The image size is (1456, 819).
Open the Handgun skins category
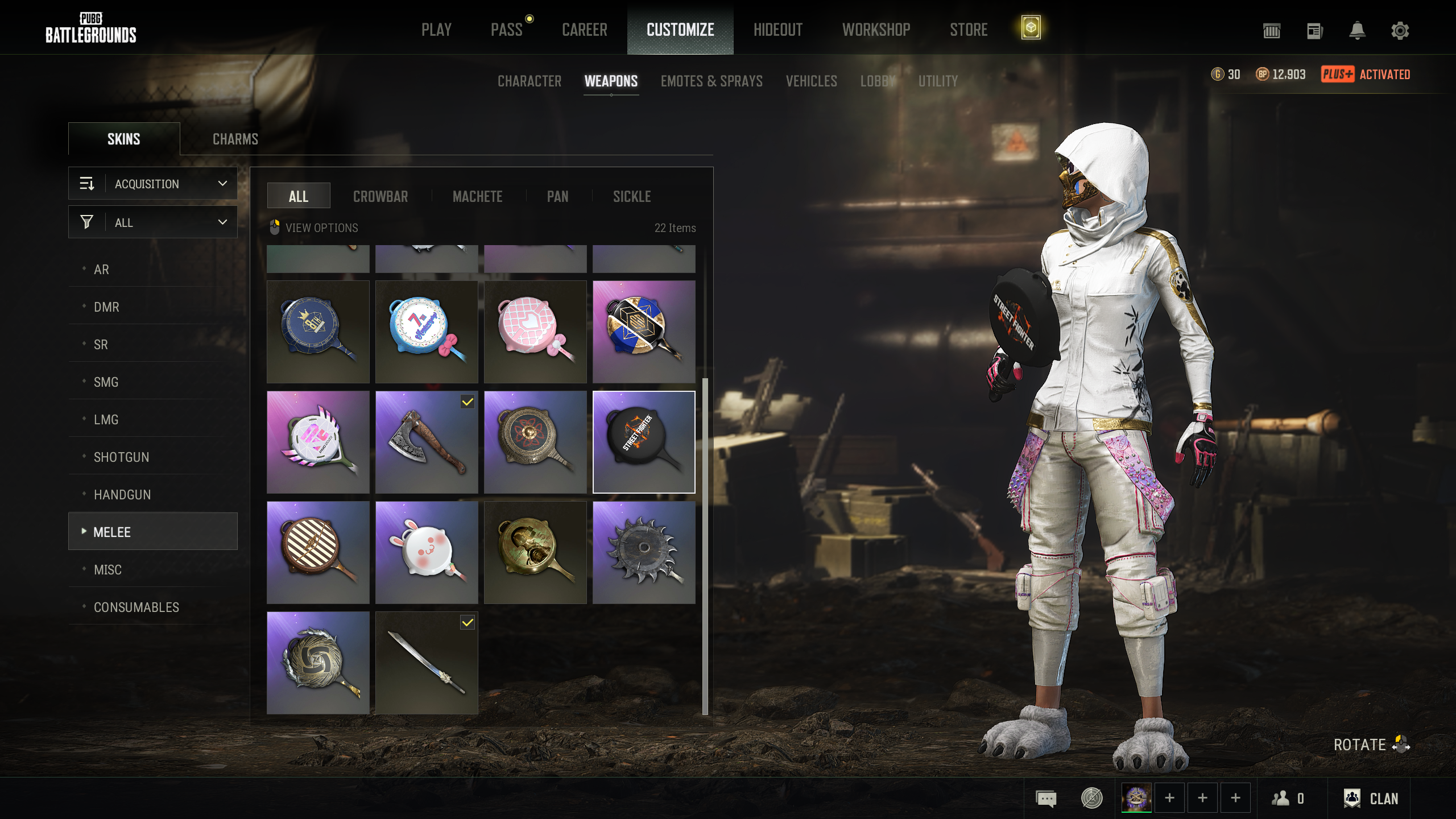[x=122, y=495]
